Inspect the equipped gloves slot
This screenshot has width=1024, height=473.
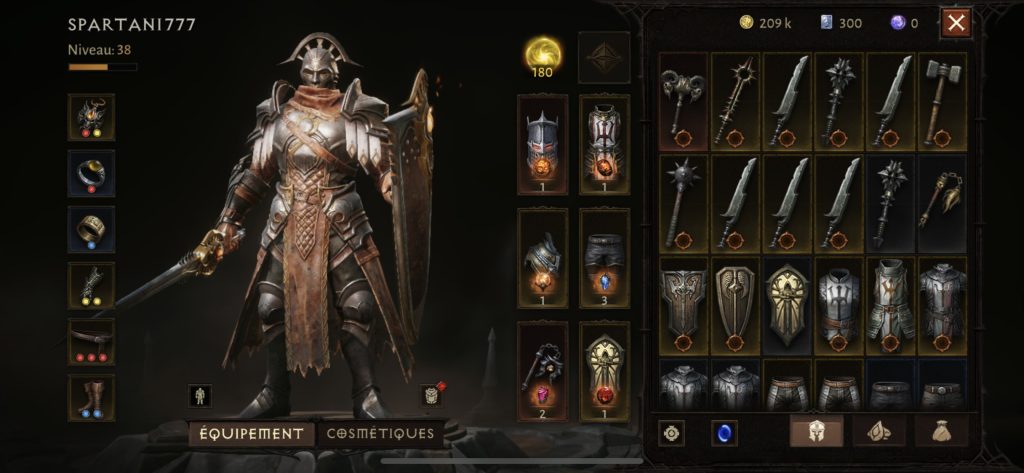[91, 285]
